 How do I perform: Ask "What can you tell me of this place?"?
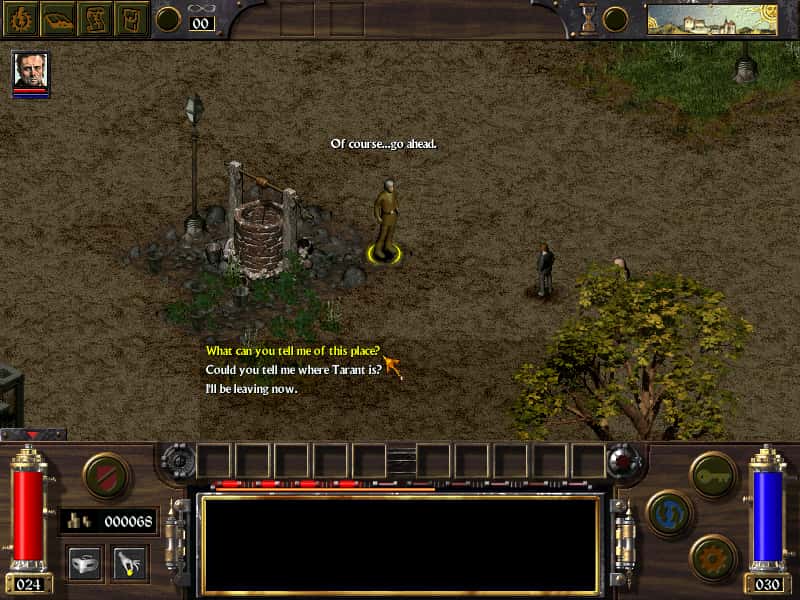point(292,351)
